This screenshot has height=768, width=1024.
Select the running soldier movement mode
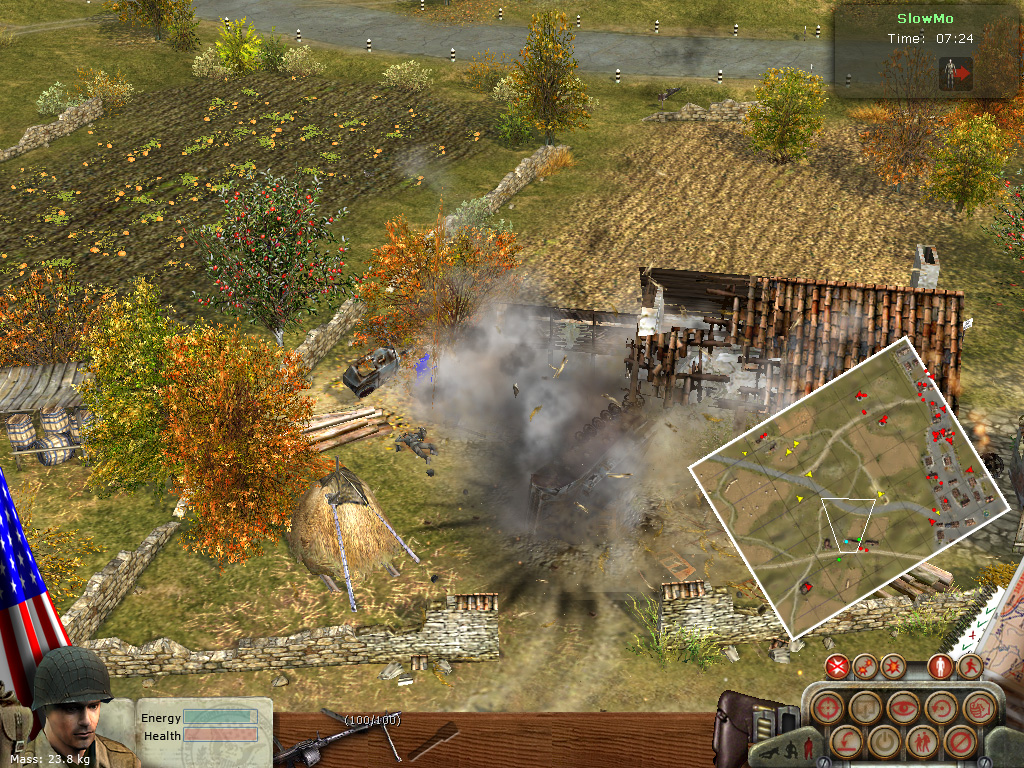point(968,667)
